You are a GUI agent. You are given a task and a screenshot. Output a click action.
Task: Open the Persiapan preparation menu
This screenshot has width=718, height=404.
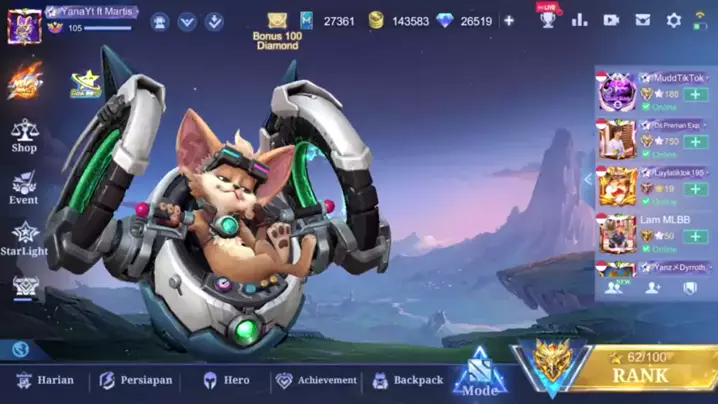click(x=136, y=380)
